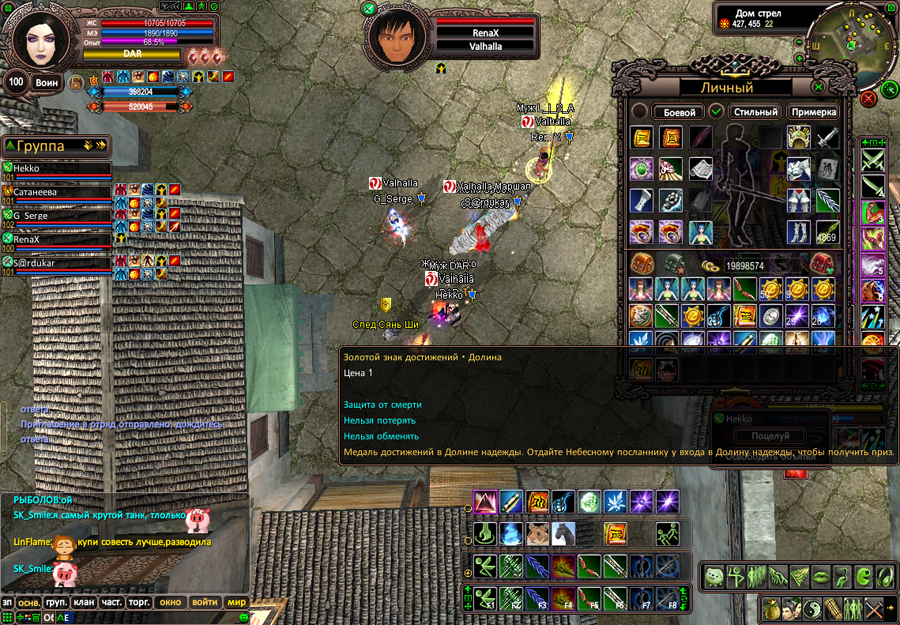Click the green lips emote icon
The height and width of the screenshot is (625, 900).
822,577
